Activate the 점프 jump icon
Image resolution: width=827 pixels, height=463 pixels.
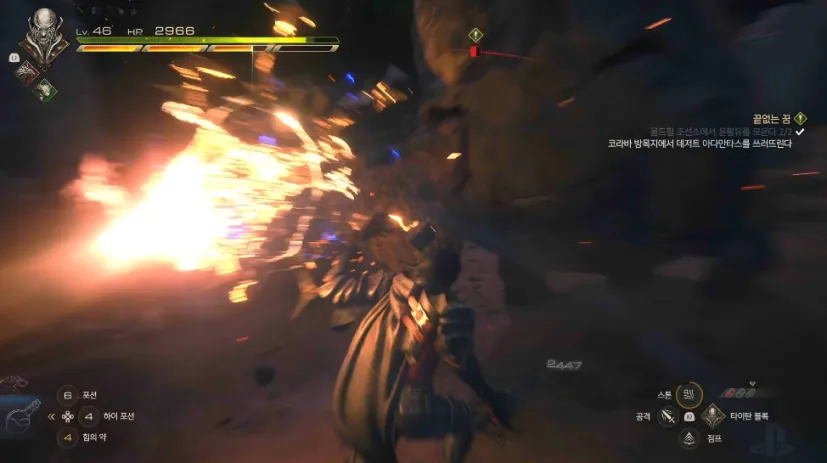tap(689, 438)
